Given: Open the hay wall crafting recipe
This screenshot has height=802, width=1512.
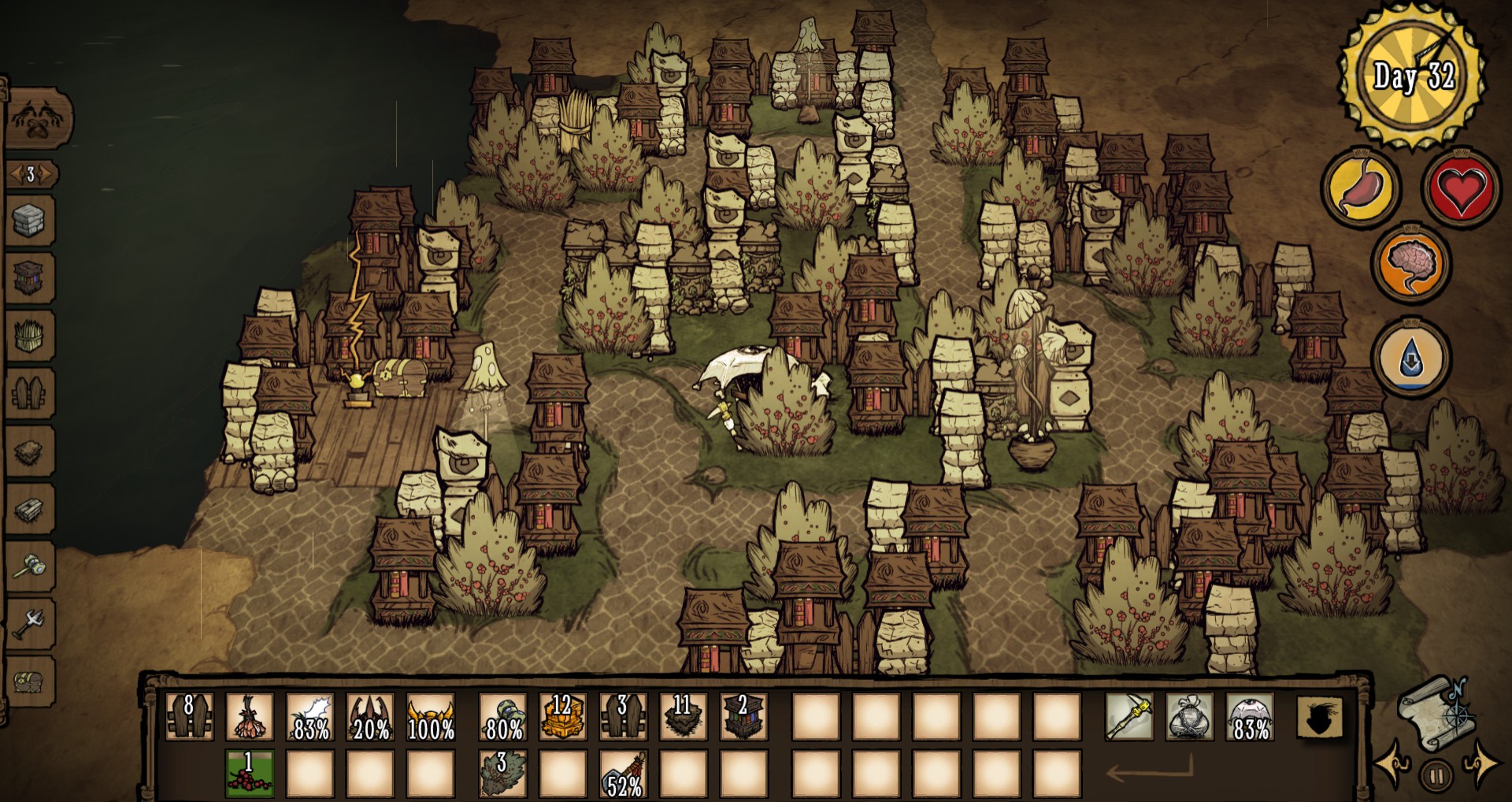Looking at the screenshot, I should coord(31,336).
